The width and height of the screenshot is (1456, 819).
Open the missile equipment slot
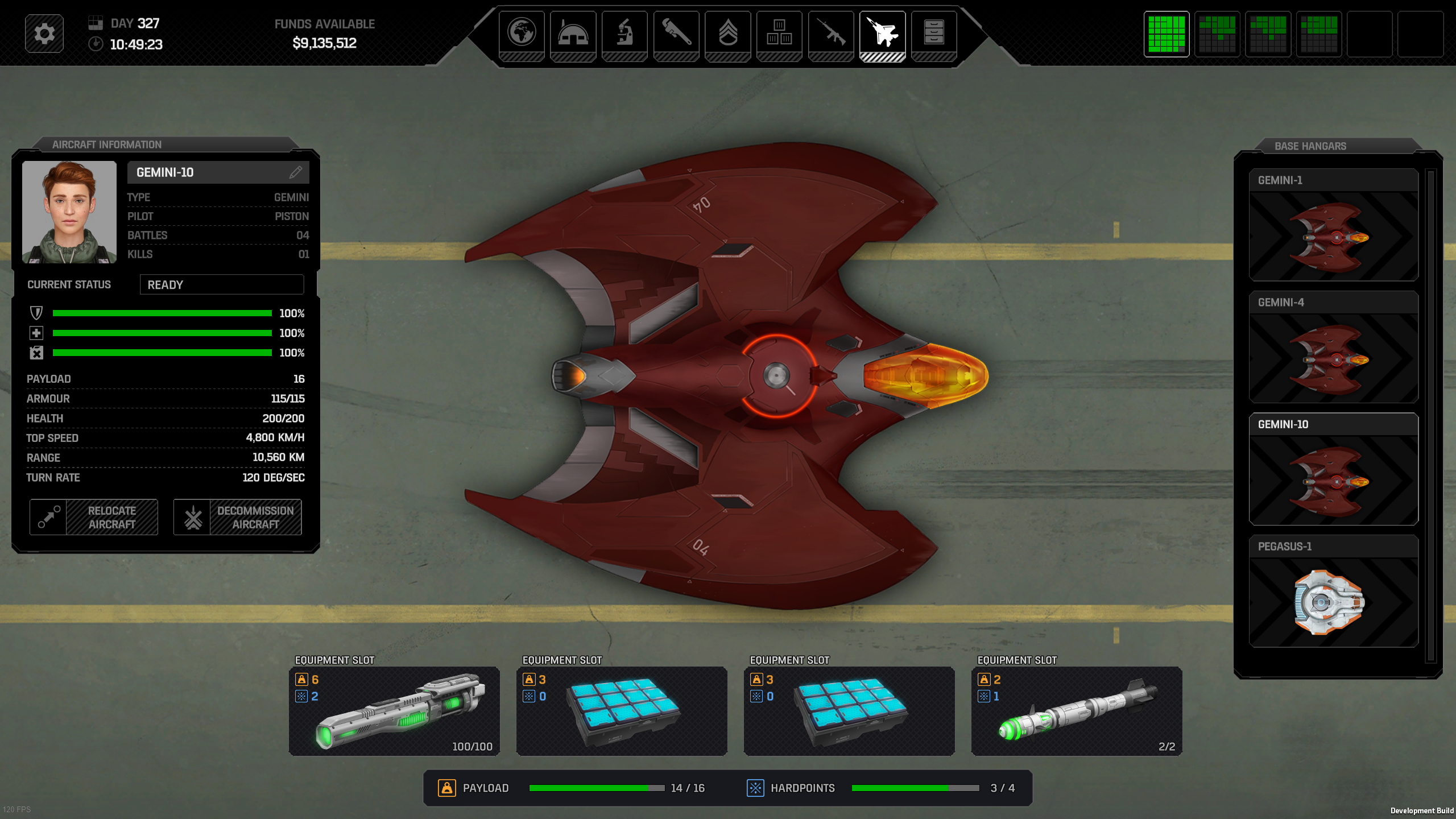click(1077, 711)
